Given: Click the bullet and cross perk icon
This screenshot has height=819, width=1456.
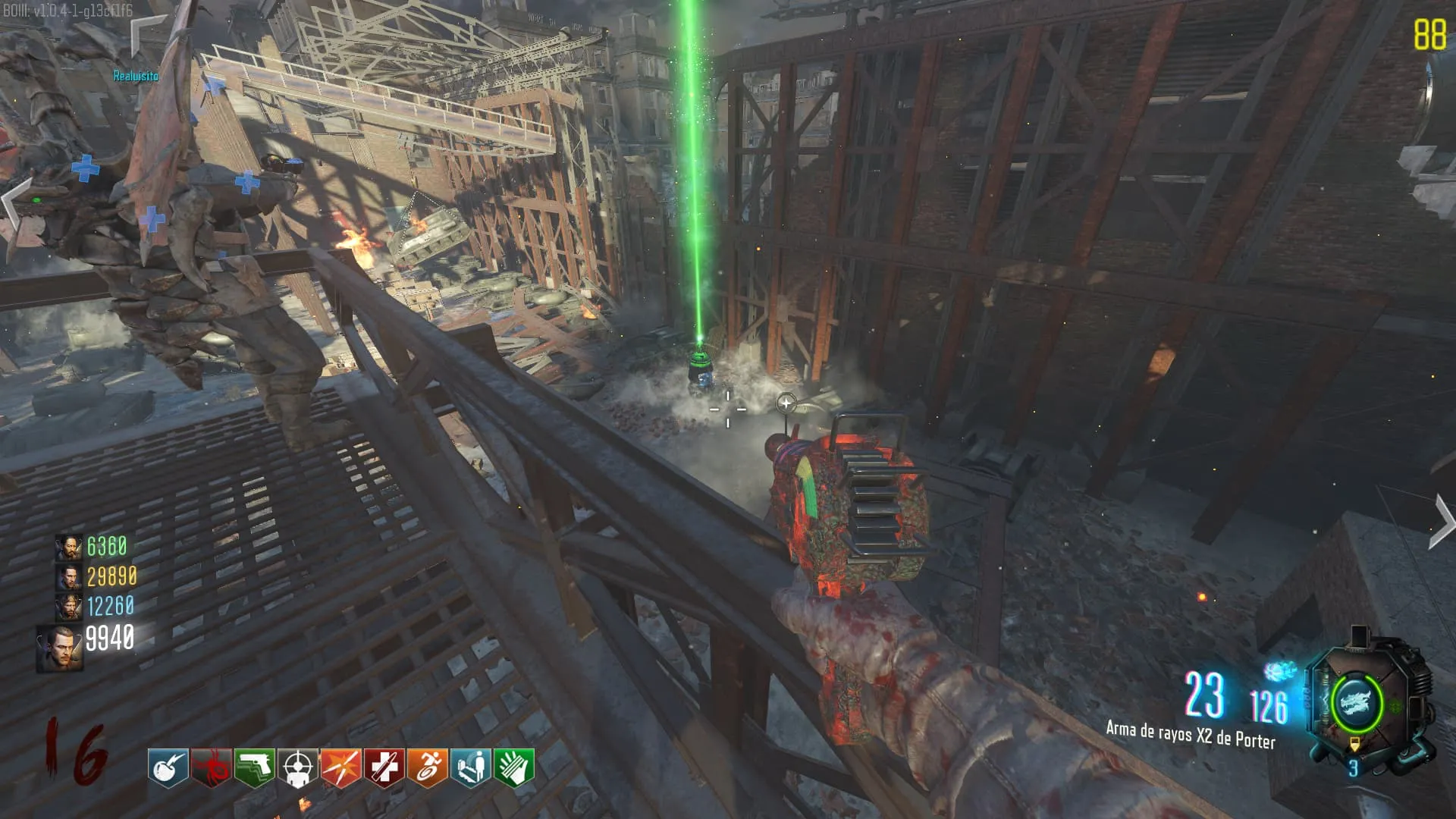Looking at the screenshot, I should (384, 767).
